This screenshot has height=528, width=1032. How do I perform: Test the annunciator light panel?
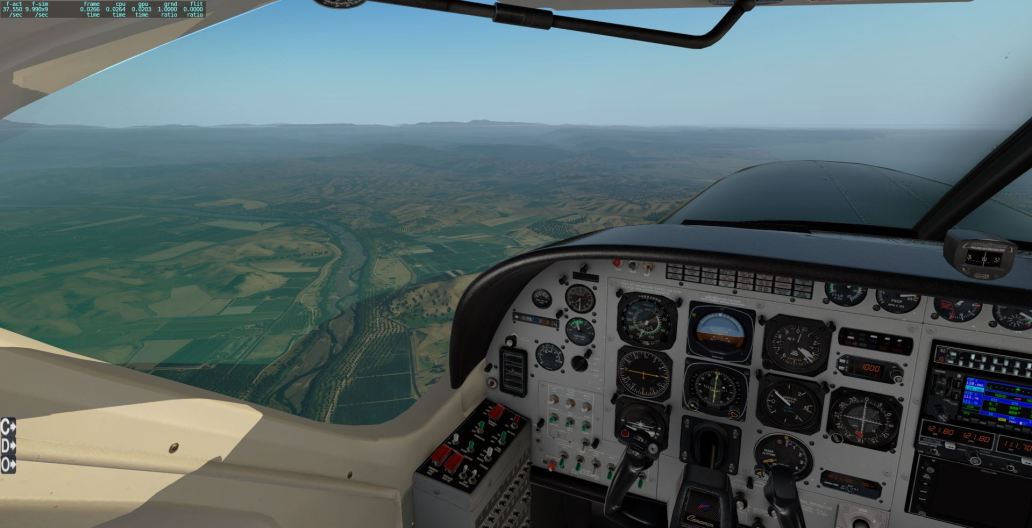click(738, 280)
